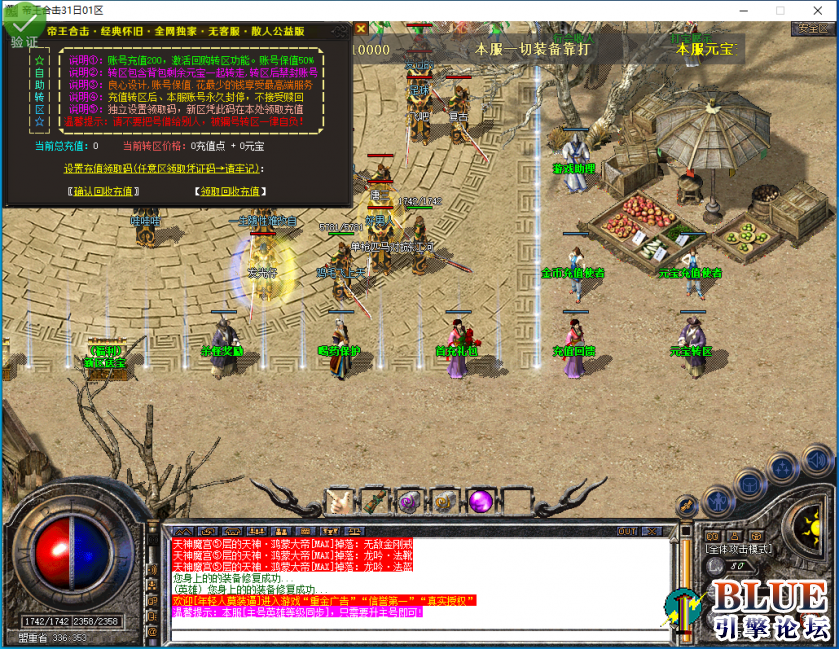Open the character figure round button
Viewport: 839px width, 649px height.
(x=717, y=501)
